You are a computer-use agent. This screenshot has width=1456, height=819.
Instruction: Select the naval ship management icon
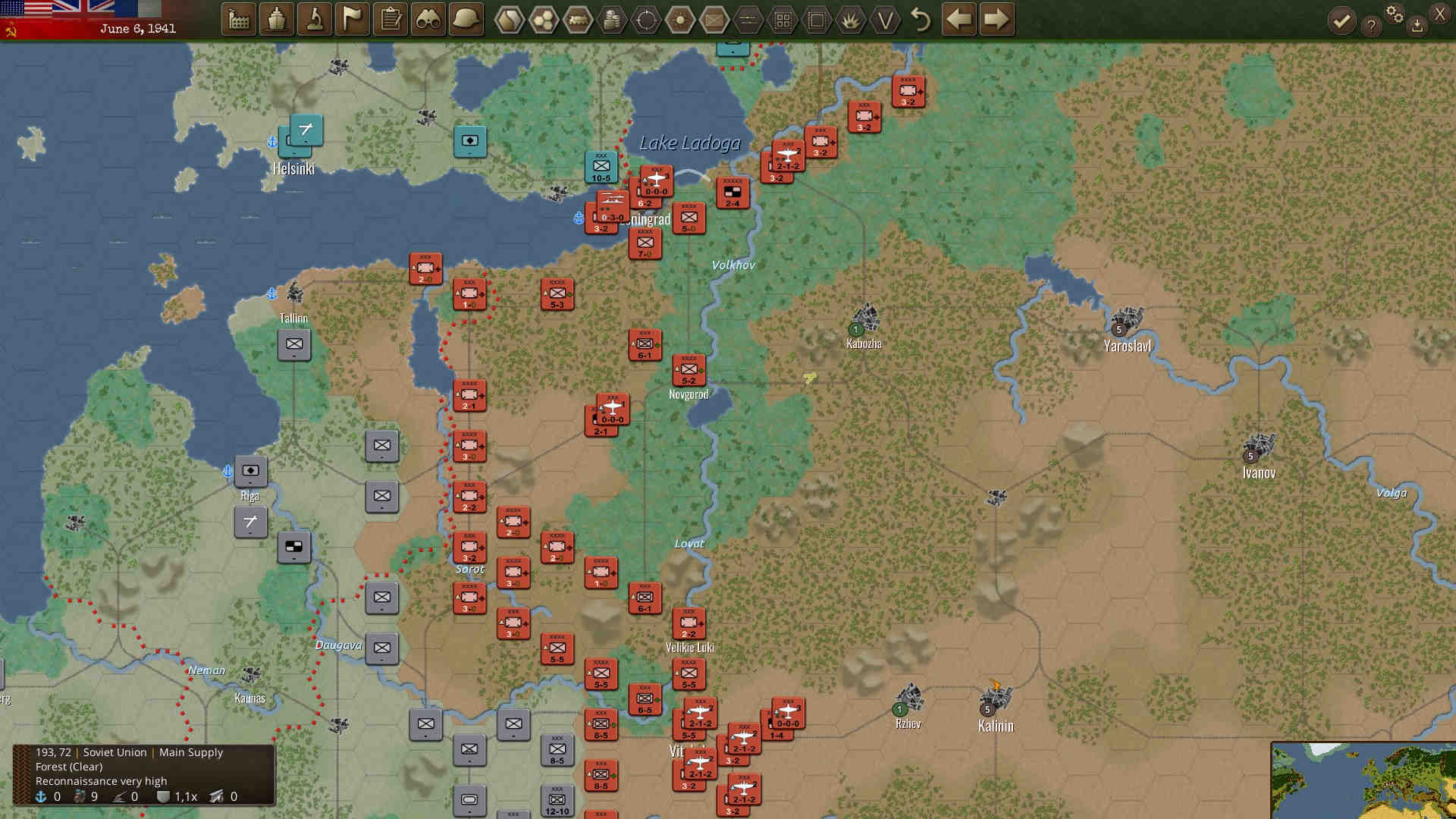(276, 19)
